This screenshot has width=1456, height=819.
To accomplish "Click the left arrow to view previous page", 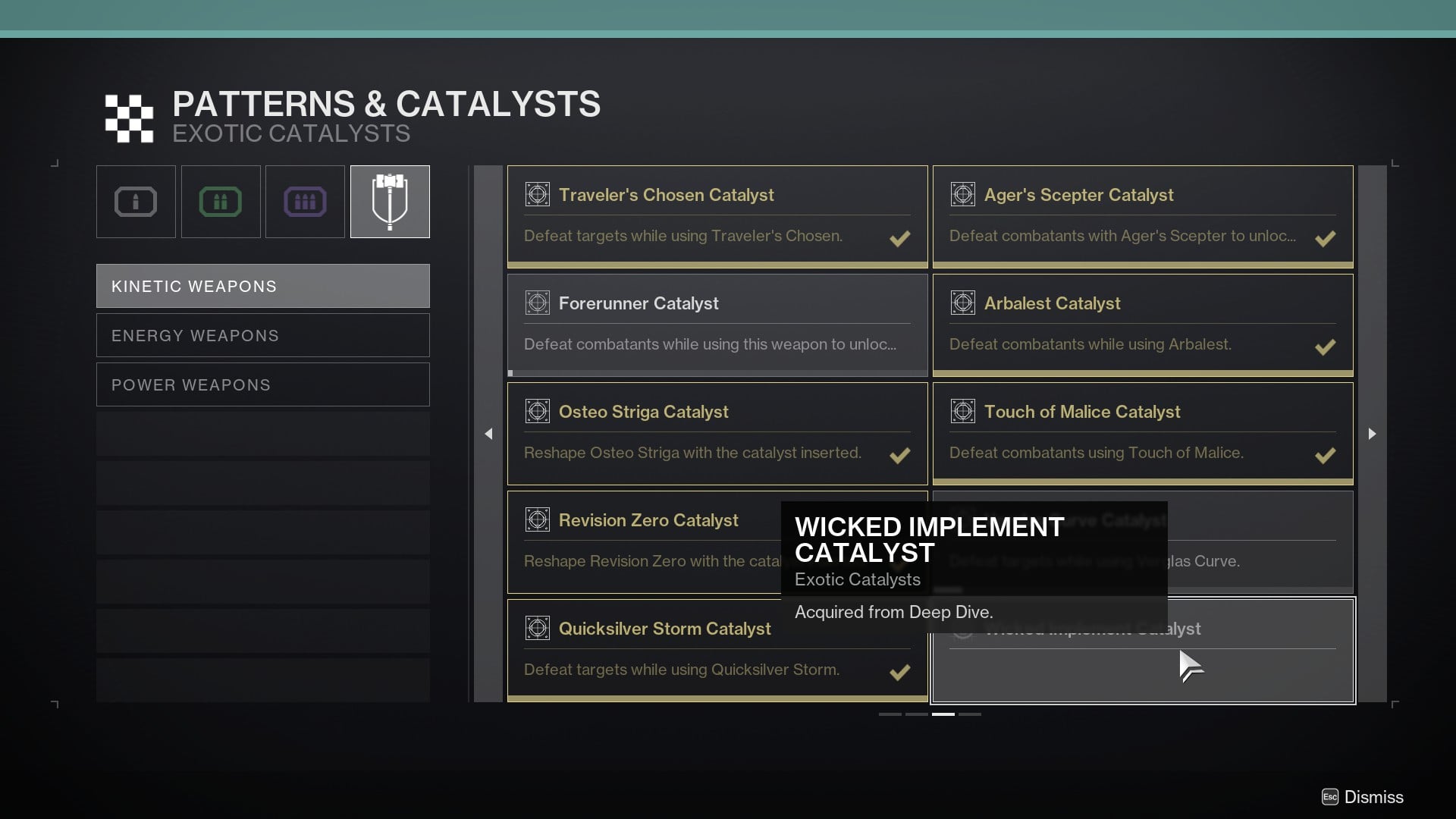I will click(488, 434).
